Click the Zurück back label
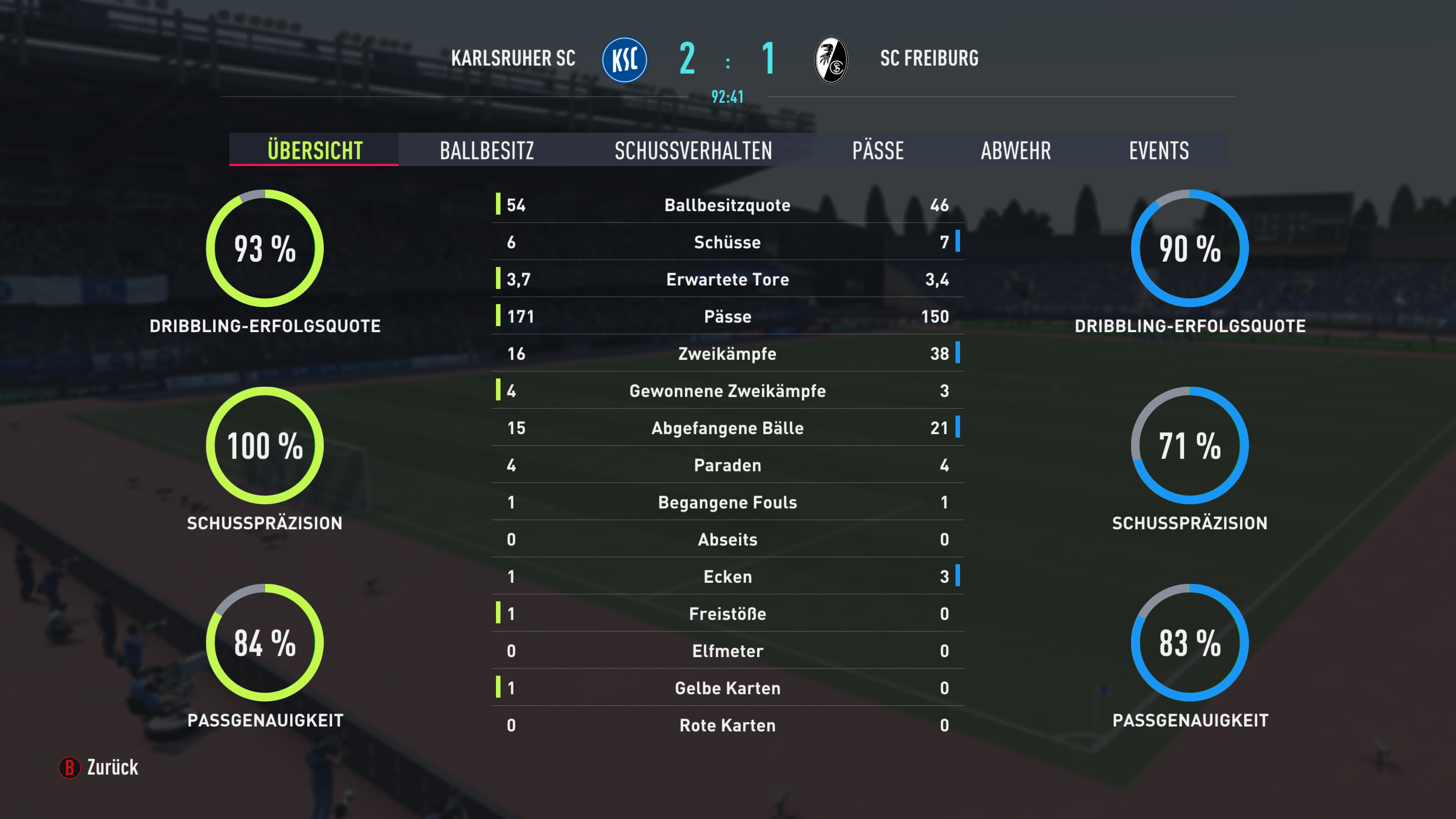 (112, 767)
